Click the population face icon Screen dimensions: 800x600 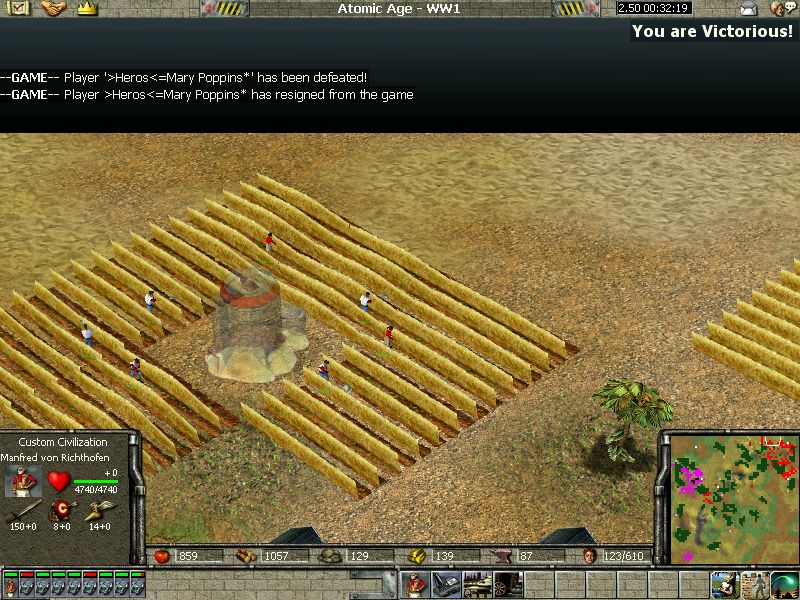pos(590,556)
